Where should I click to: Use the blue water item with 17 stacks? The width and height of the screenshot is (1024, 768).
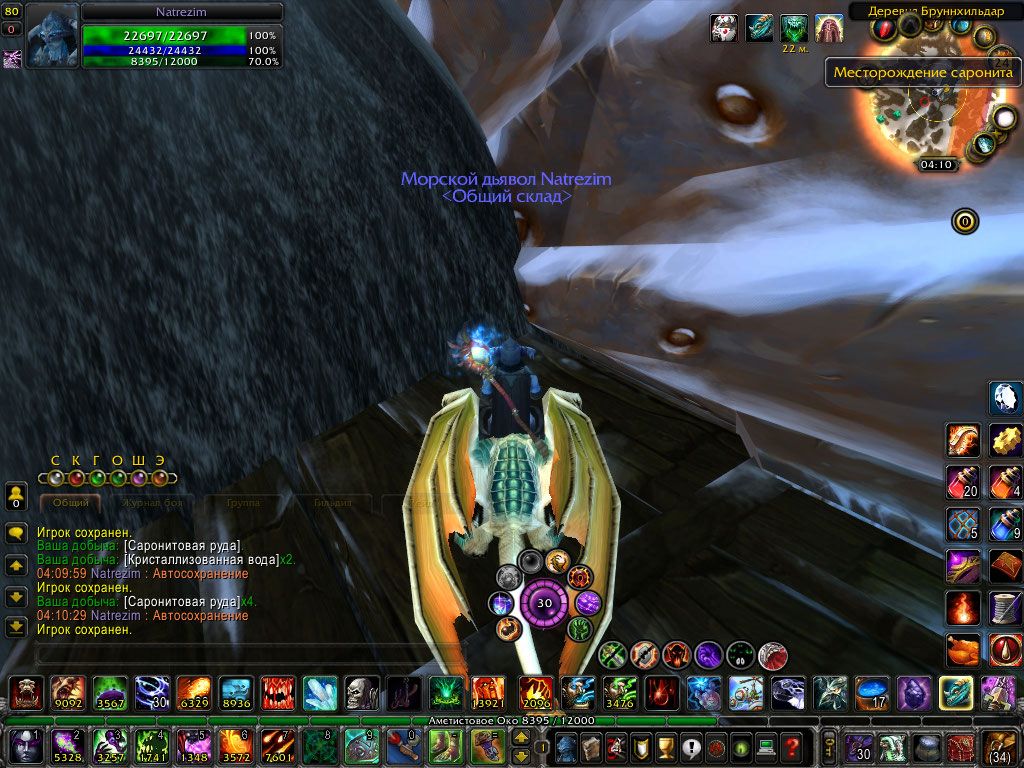(872, 692)
